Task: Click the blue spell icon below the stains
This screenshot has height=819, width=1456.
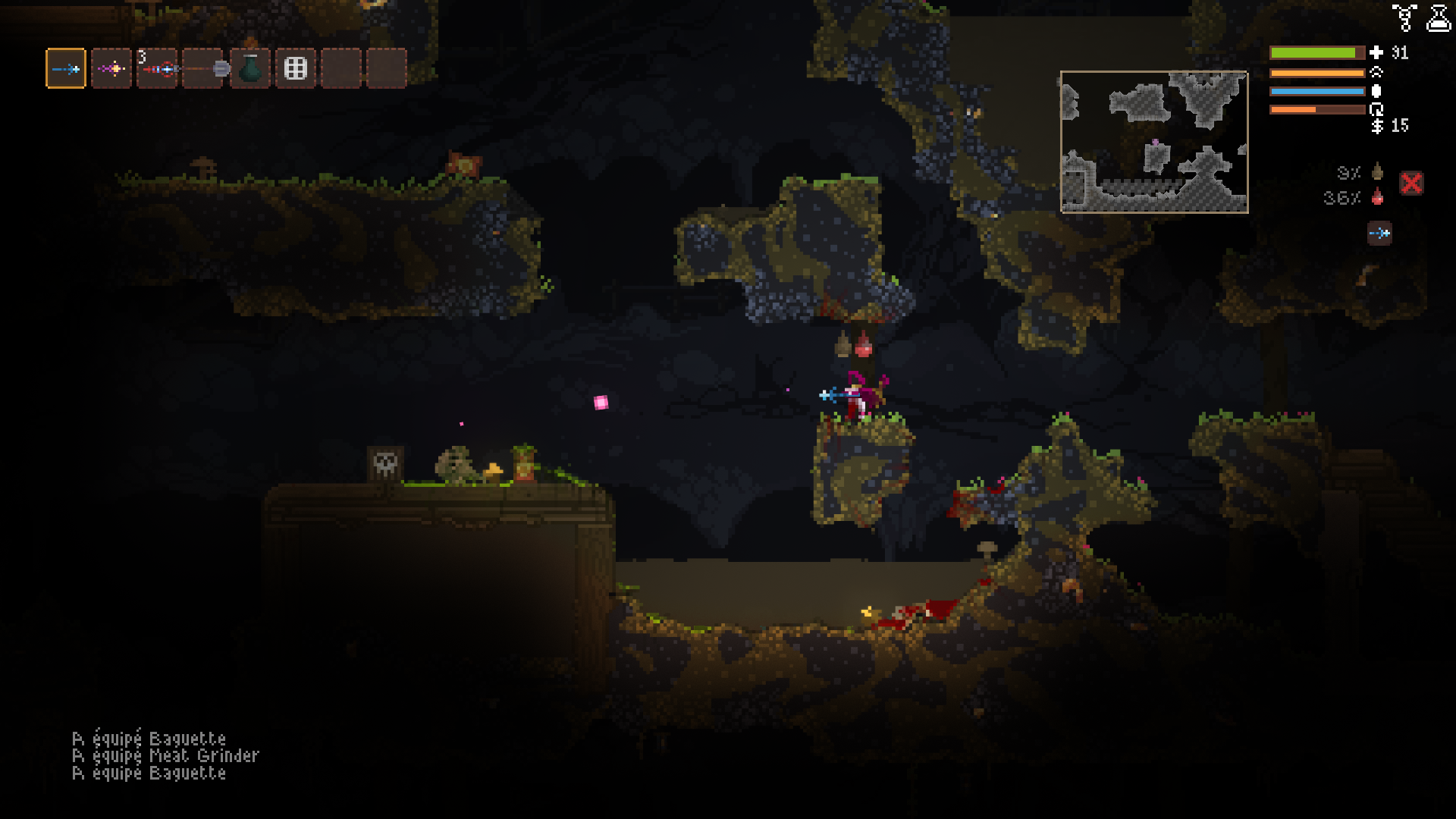Action: point(1379,233)
